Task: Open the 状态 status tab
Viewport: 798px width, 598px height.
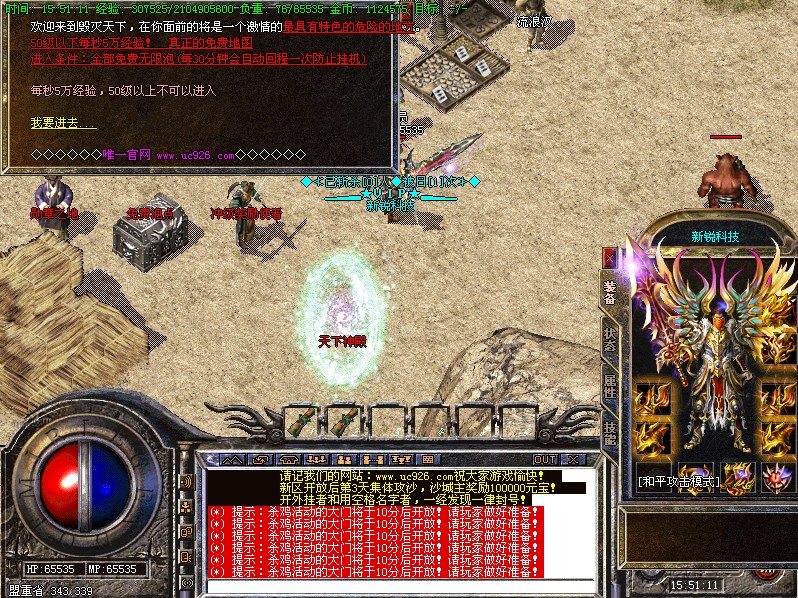Action: pos(609,341)
